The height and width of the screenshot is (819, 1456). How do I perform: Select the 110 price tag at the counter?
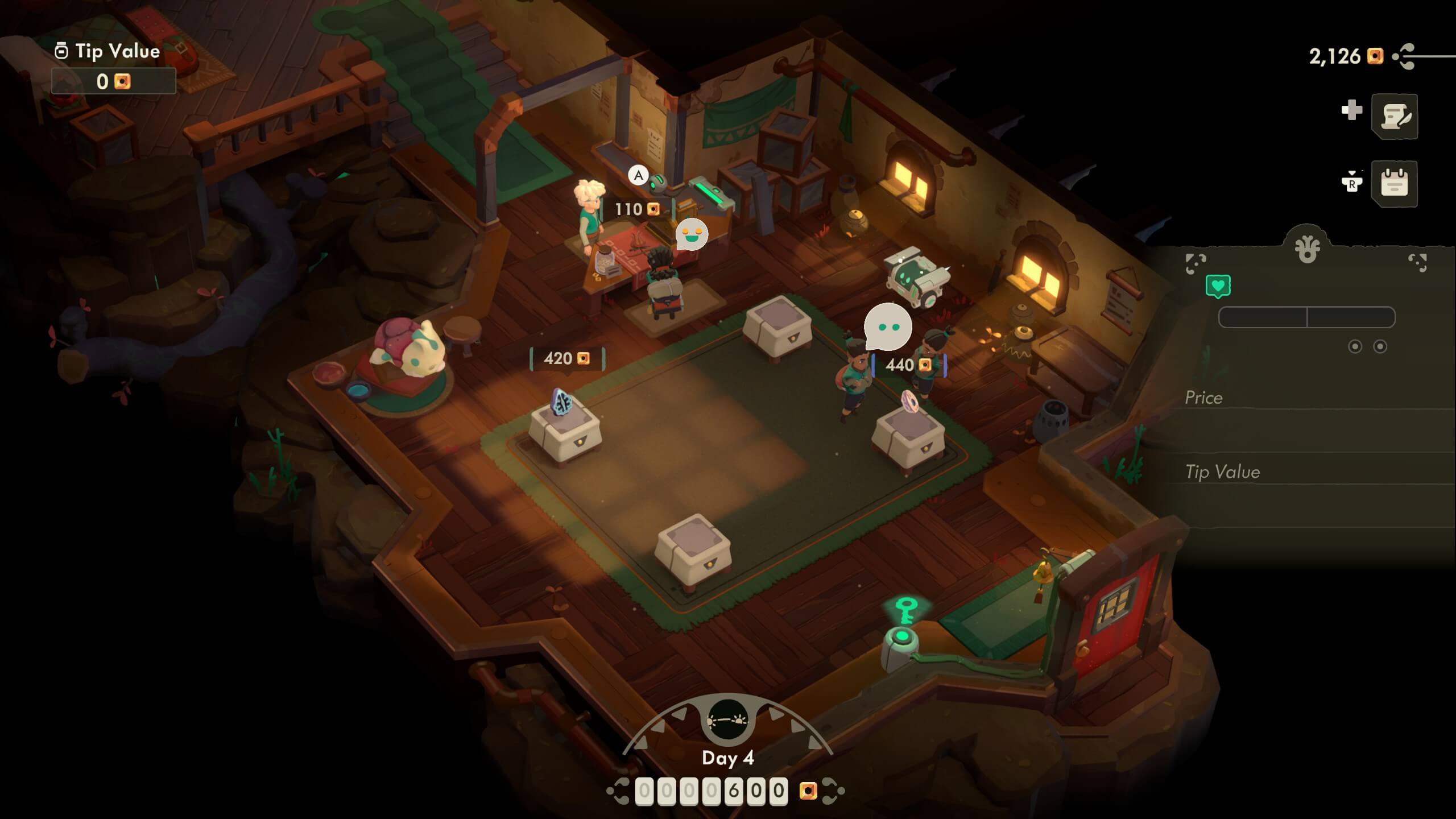(x=637, y=209)
